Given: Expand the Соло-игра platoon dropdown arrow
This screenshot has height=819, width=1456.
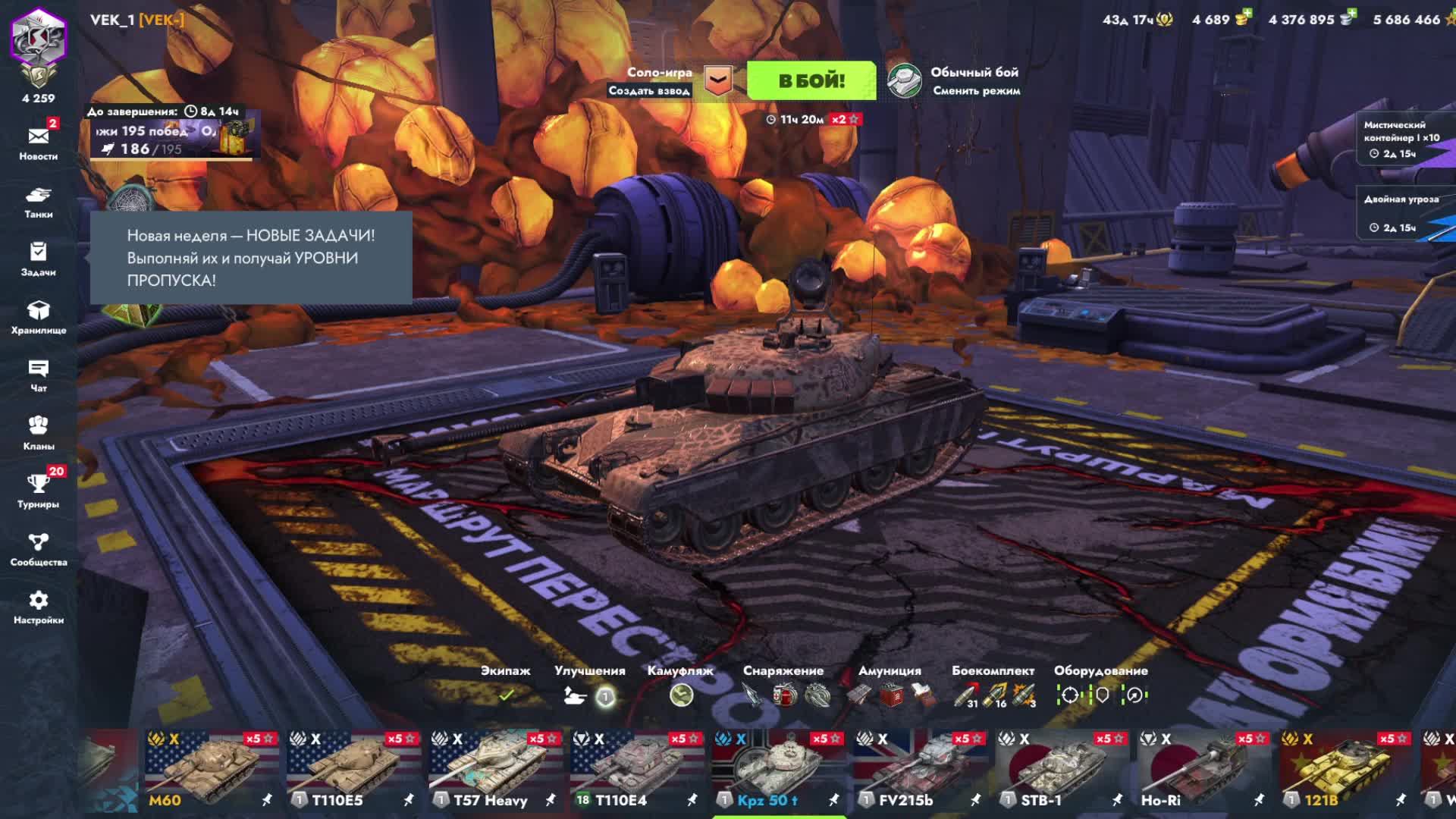Looking at the screenshot, I should click(x=717, y=80).
